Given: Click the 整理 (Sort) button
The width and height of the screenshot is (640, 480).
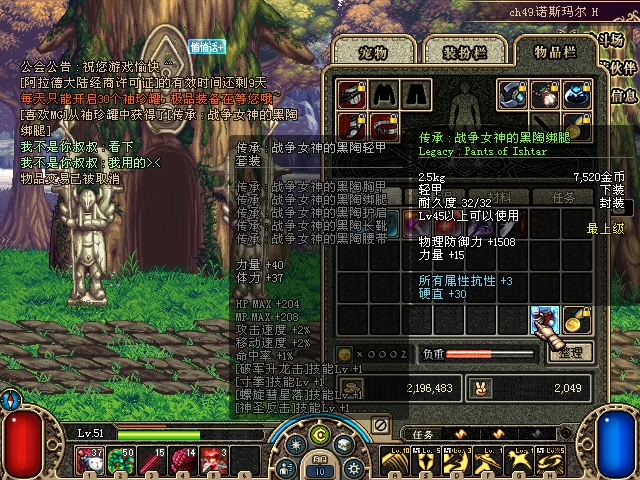Looking at the screenshot, I should [x=570, y=352].
